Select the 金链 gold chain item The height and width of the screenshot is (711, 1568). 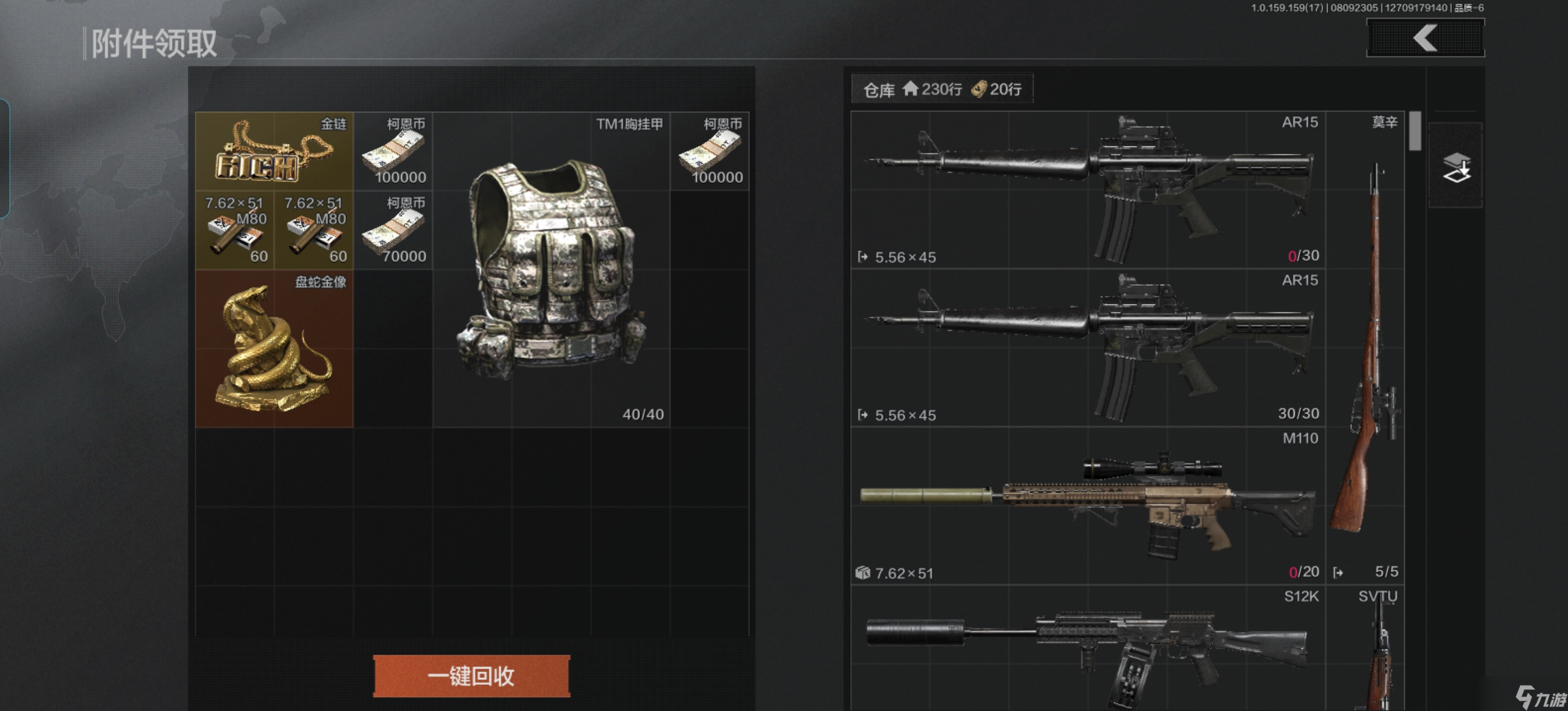coord(274,151)
